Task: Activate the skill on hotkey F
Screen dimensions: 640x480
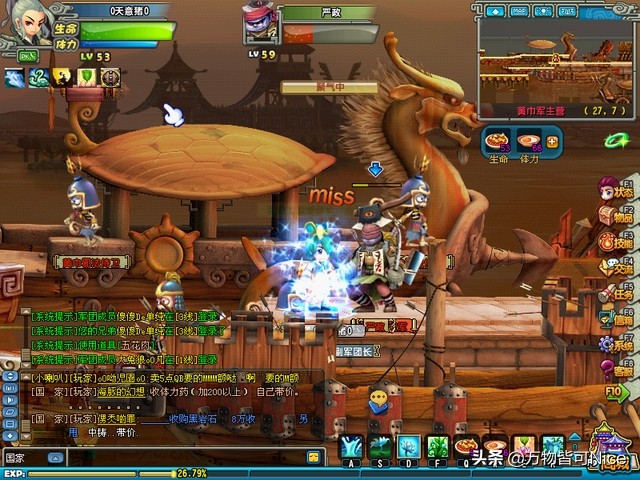Action: click(x=437, y=447)
